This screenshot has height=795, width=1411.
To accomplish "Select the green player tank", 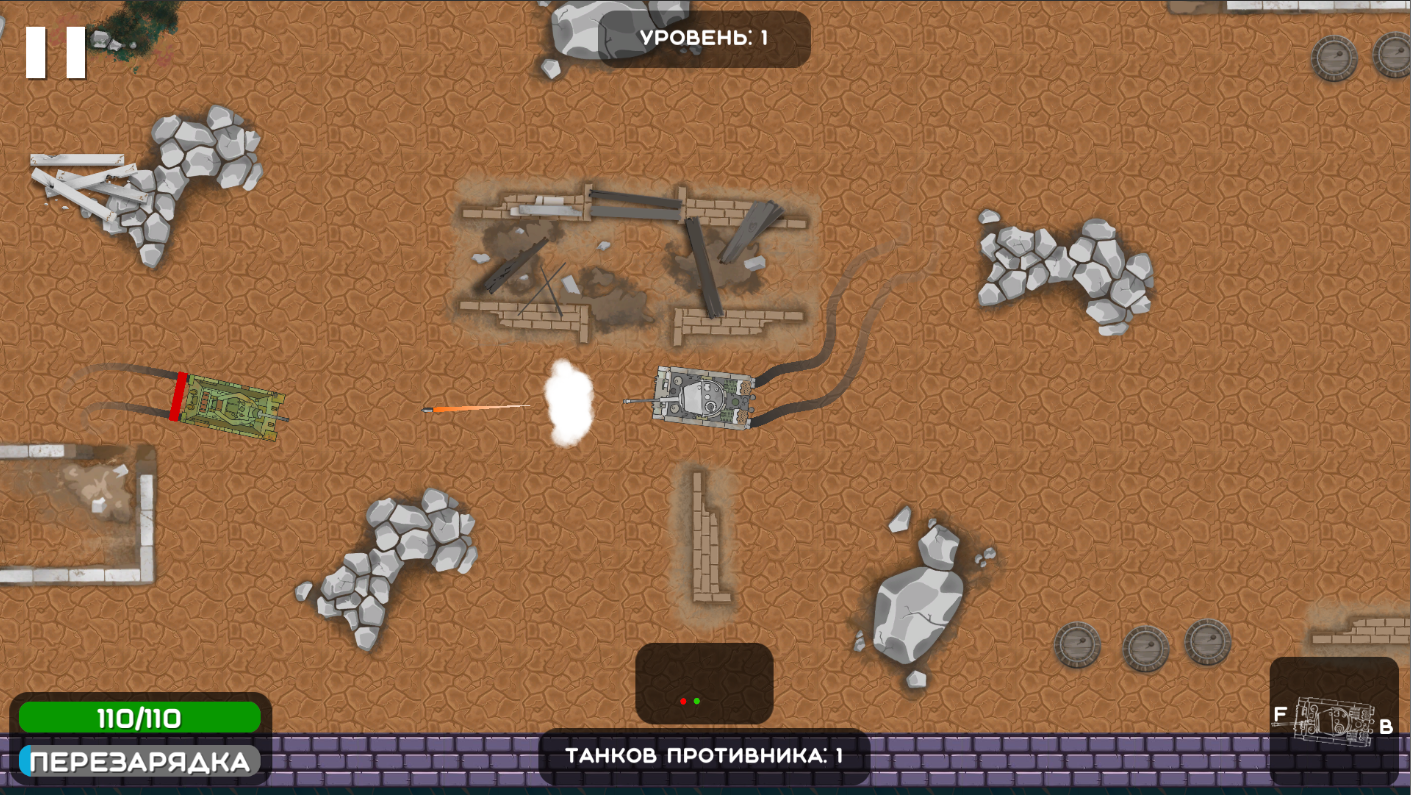I will click(x=230, y=404).
